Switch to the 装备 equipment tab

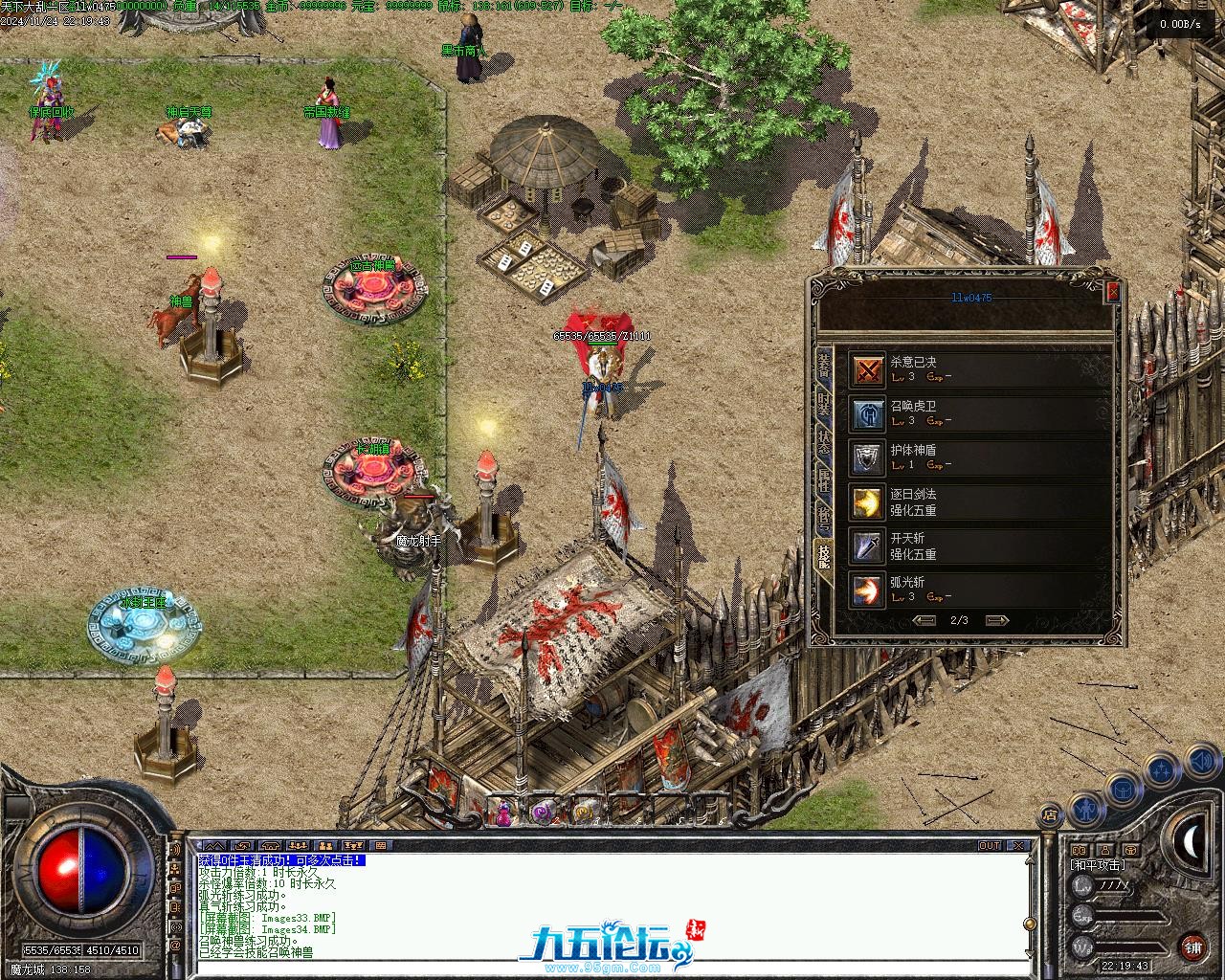pyautogui.click(x=823, y=367)
